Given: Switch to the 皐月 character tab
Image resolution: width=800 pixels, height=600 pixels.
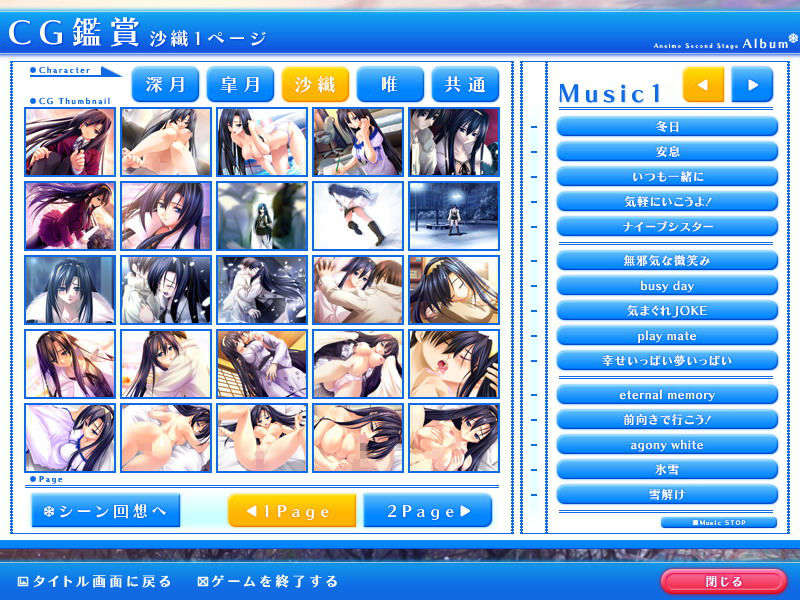Looking at the screenshot, I should point(240,84).
